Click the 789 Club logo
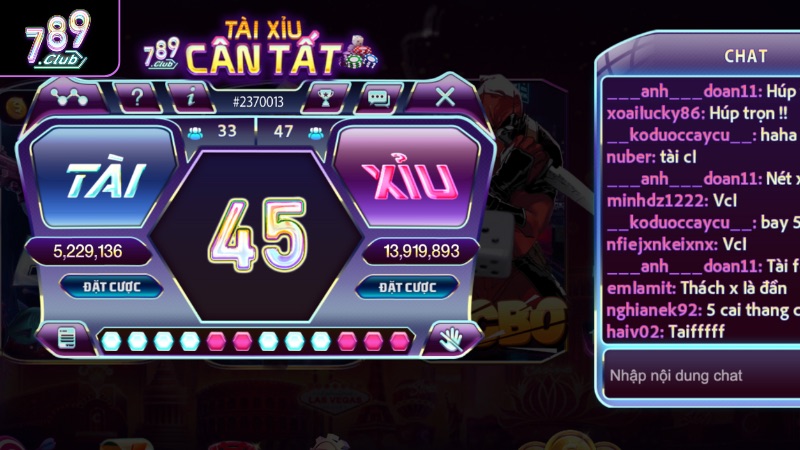 tap(57, 38)
